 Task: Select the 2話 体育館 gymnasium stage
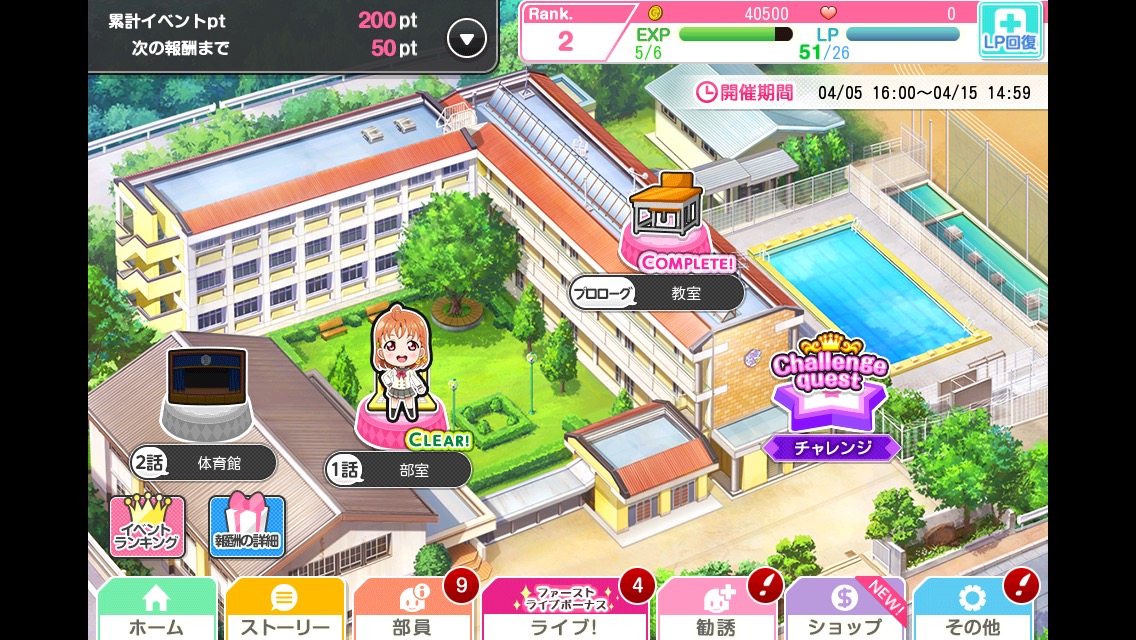click(204, 463)
